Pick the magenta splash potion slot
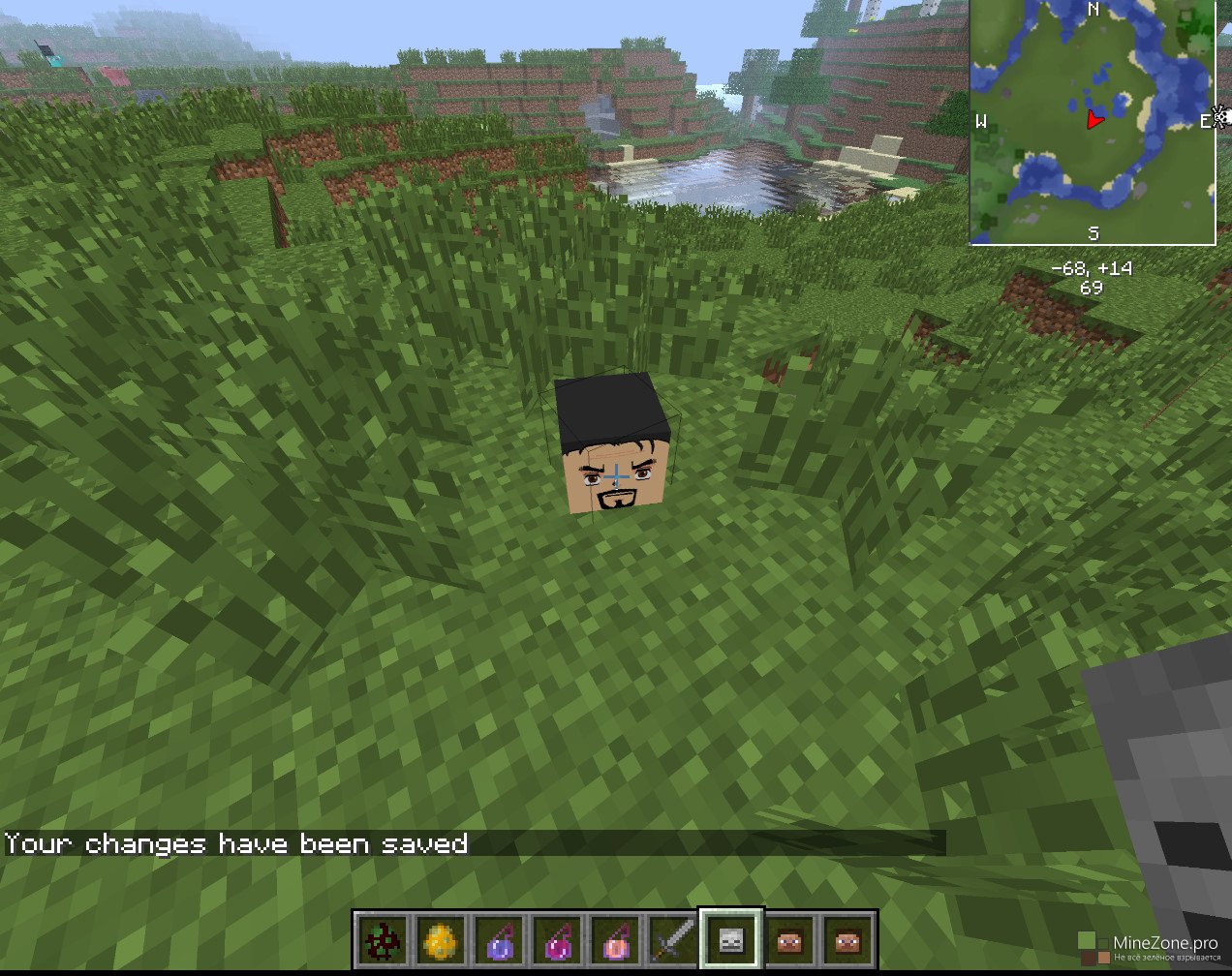Screen dimensions: 1232x976 coord(555,939)
